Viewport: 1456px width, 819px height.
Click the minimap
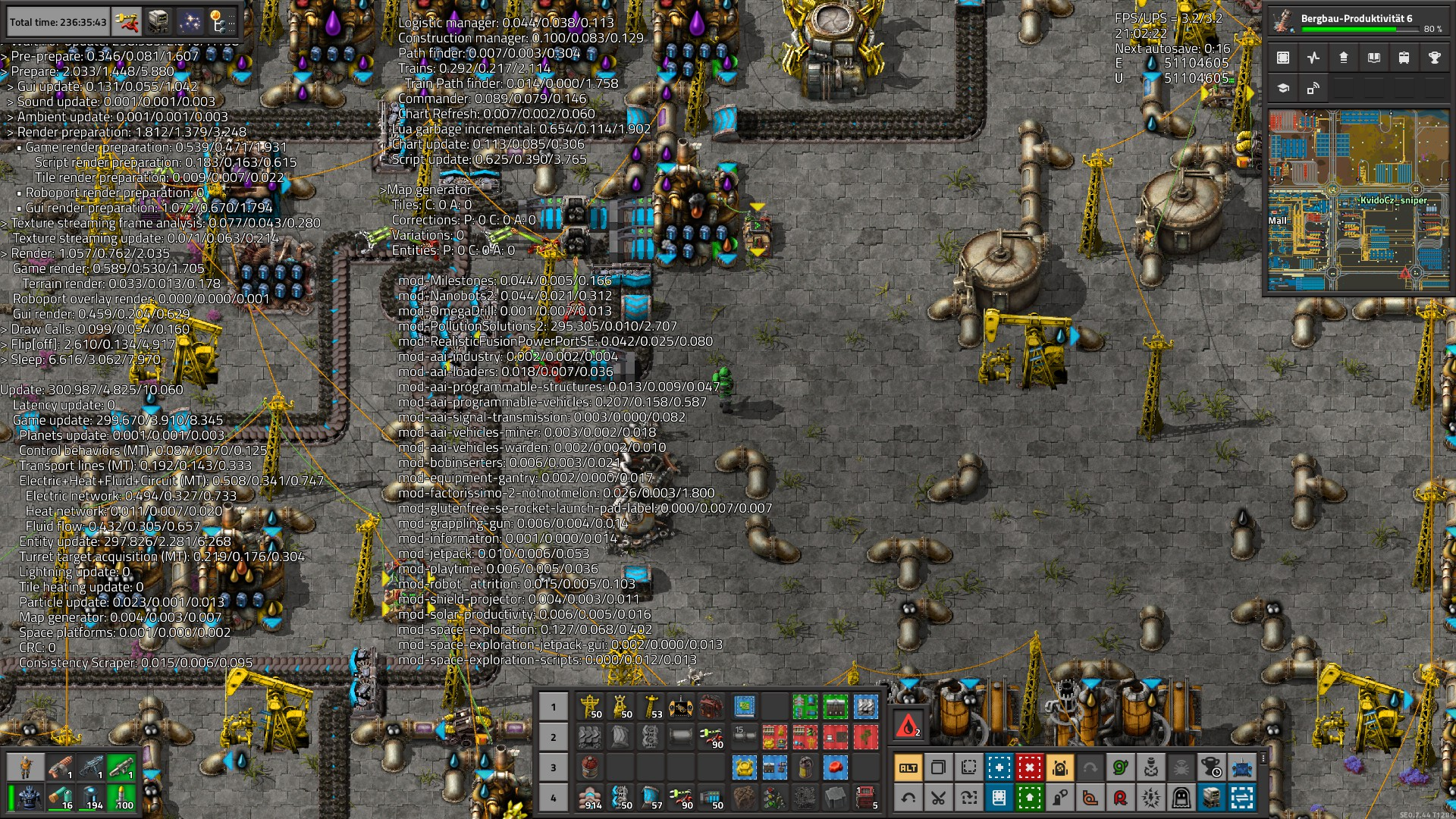(1359, 200)
